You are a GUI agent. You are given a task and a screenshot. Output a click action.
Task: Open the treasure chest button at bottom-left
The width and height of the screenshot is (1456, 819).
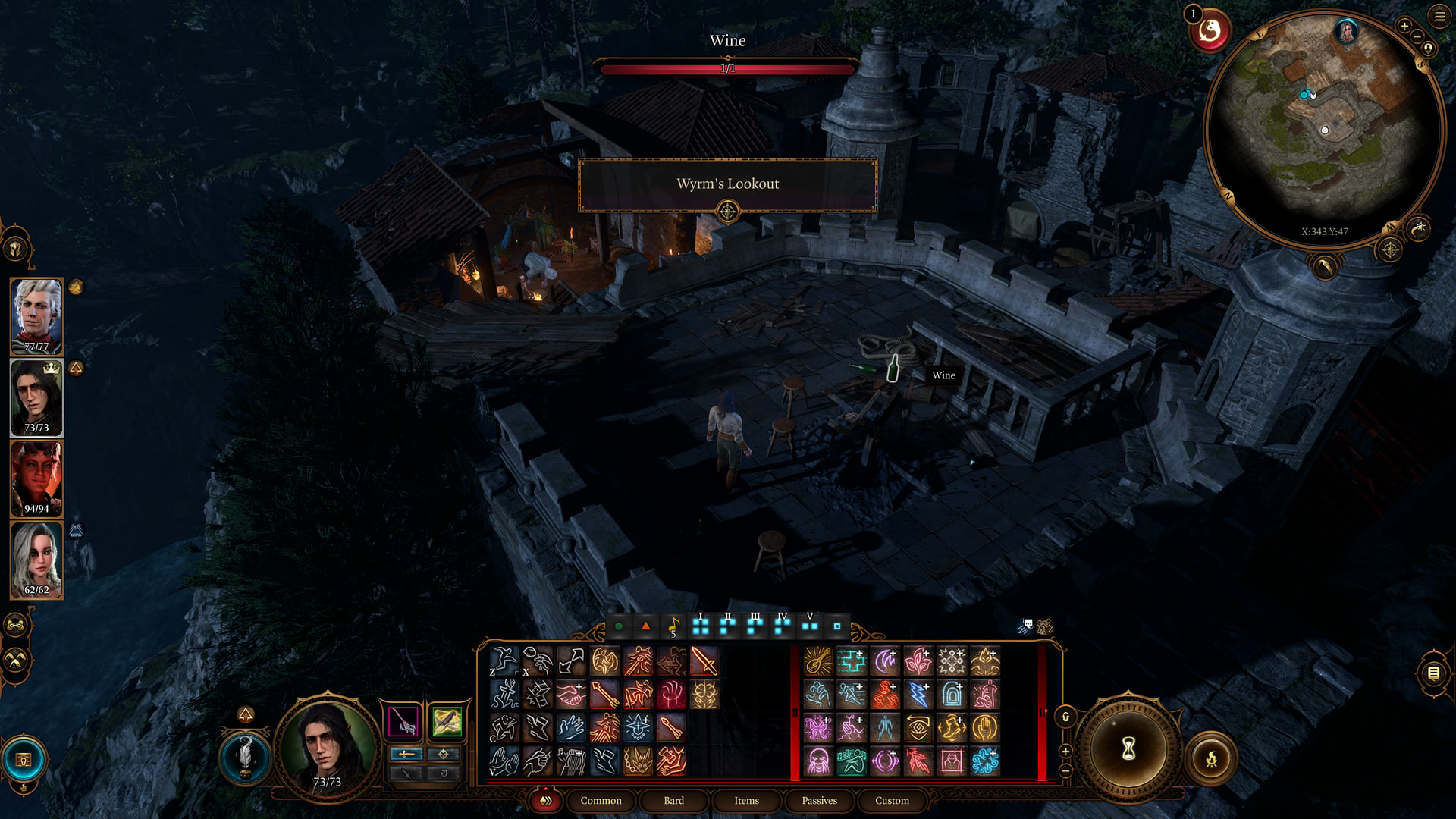pyautogui.click(x=24, y=760)
